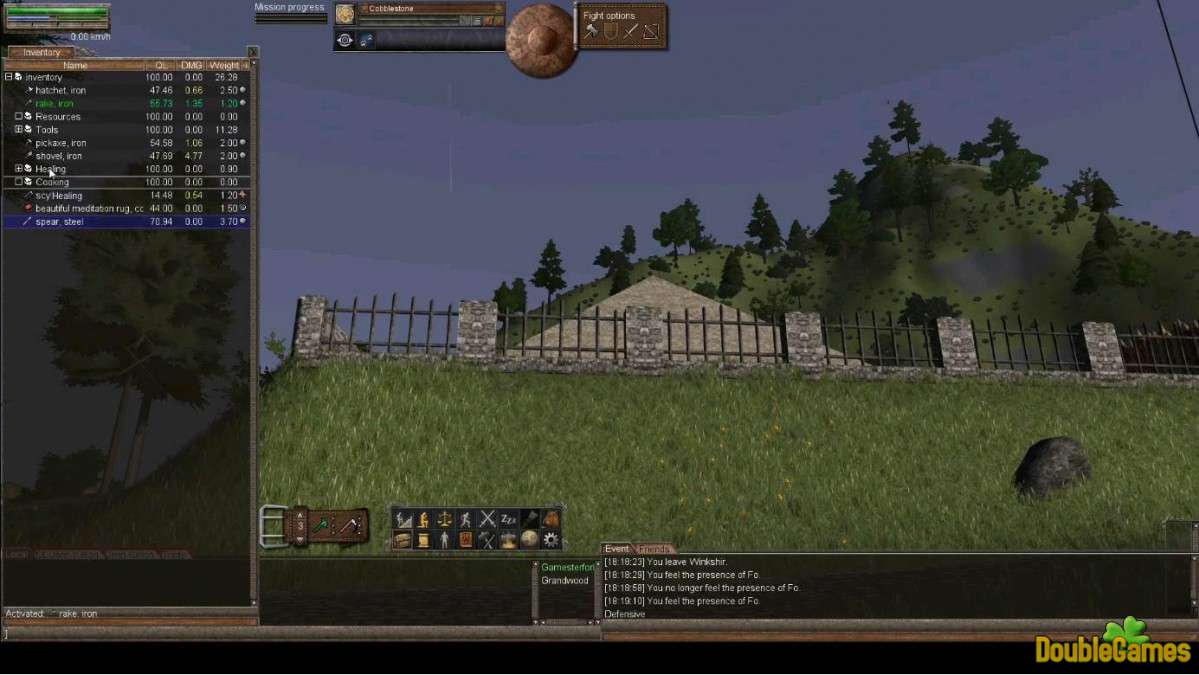The width and height of the screenshot is (1199, 675).
Task: Expand the Tools inventory group
Action: click(x=18, y=130)
